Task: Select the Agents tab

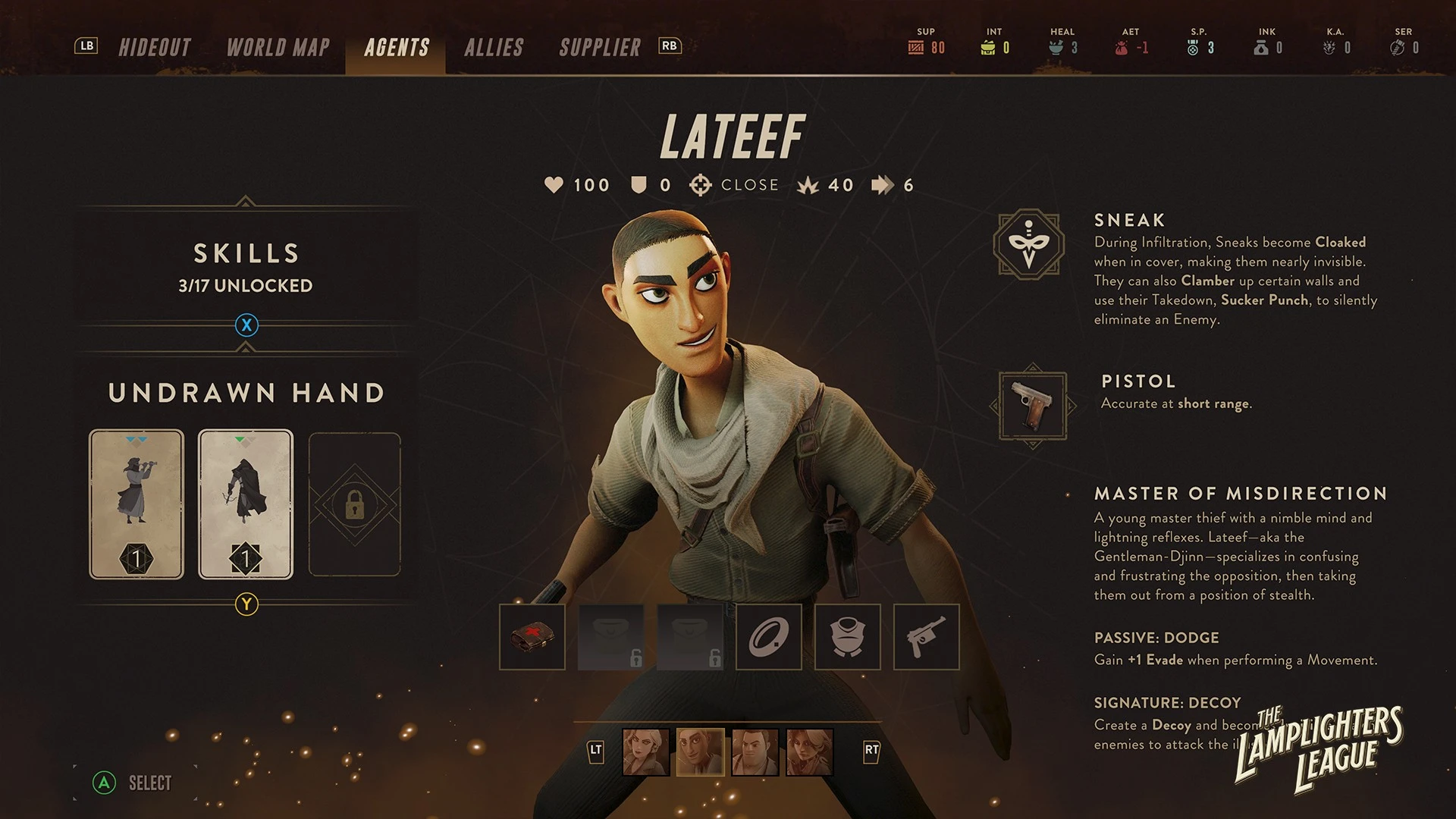Action: 396,48
